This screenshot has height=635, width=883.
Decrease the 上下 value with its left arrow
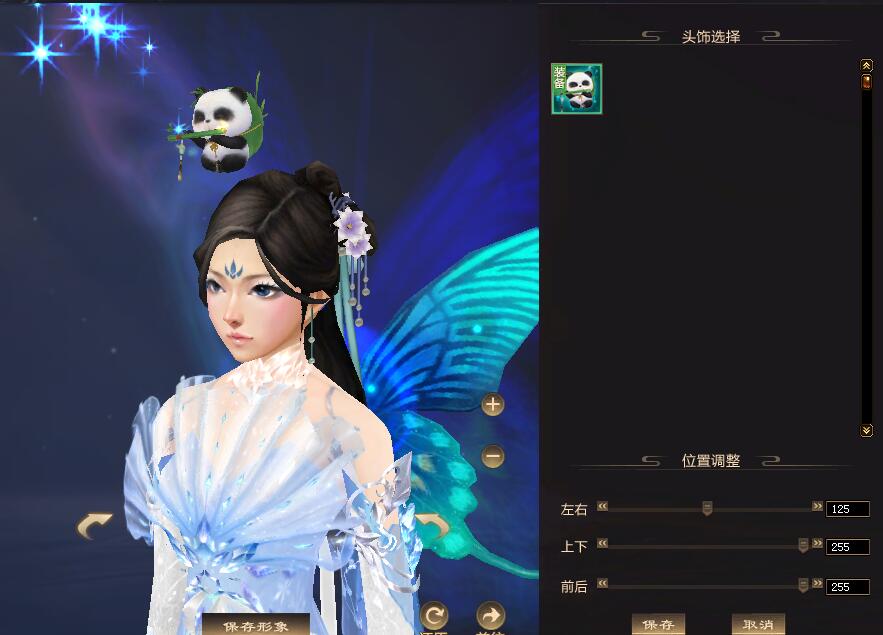(603, 544)
